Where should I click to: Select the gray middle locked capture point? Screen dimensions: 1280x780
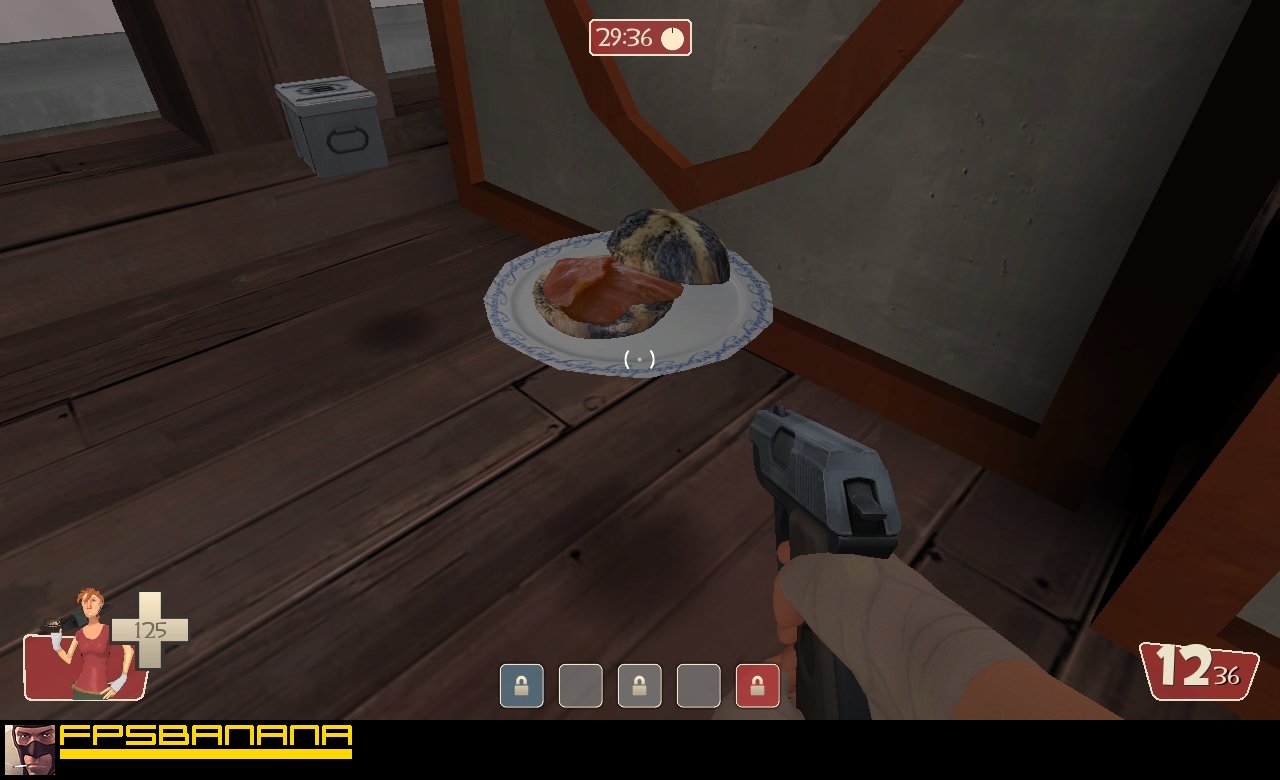pyautogui.click(x=639, y=687)
